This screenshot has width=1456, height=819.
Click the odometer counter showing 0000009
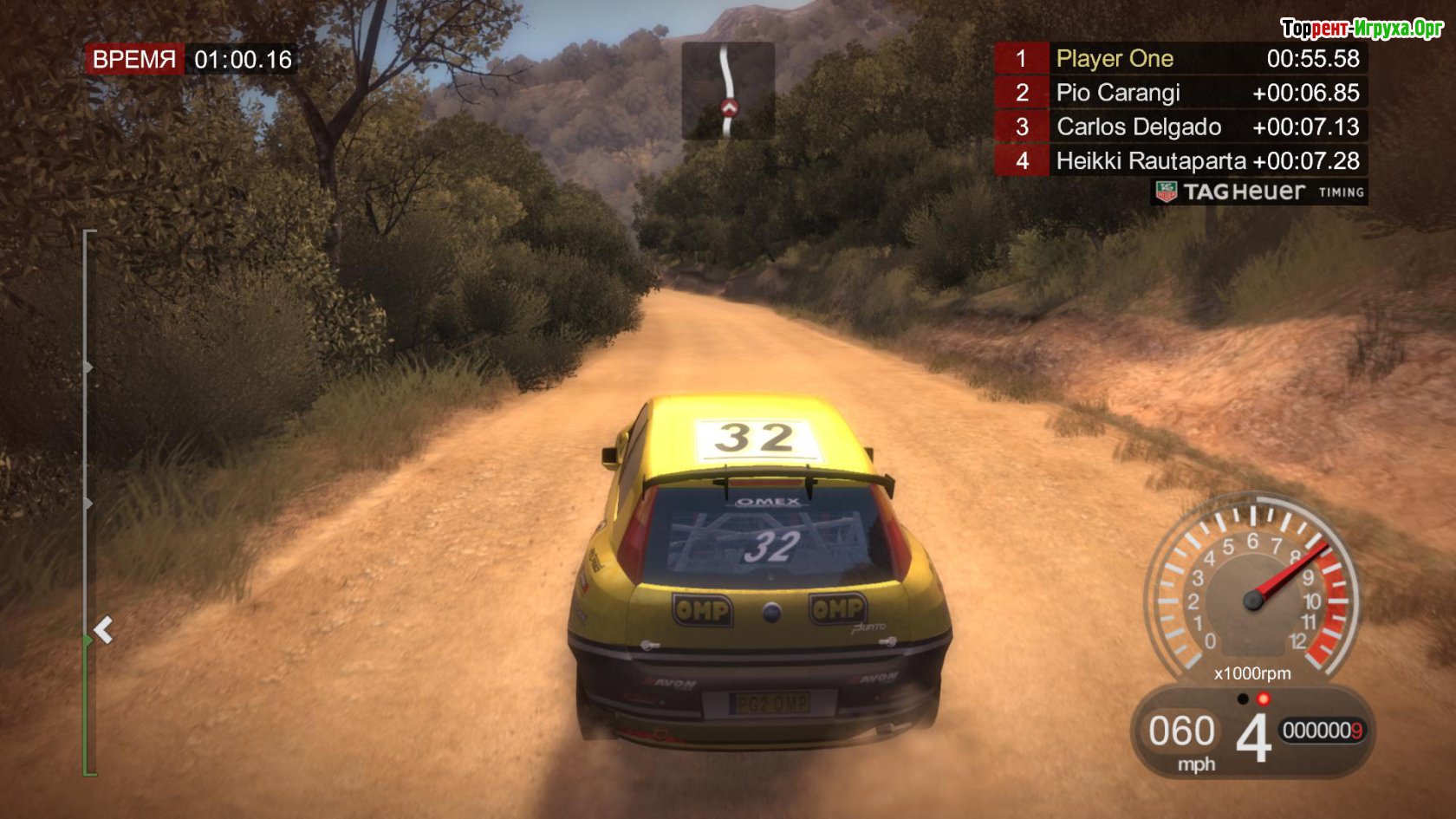(x=1323, y=729)
